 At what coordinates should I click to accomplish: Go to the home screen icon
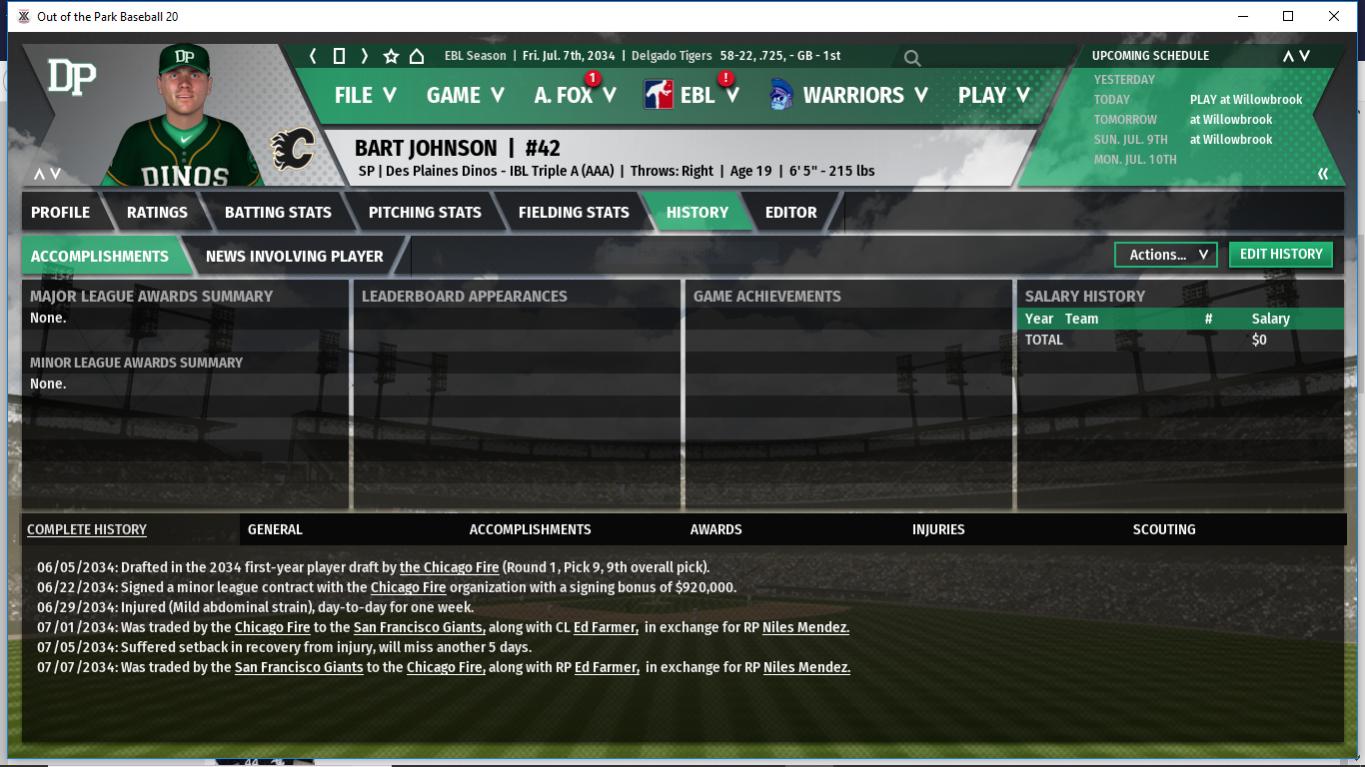tap(417, 56)
